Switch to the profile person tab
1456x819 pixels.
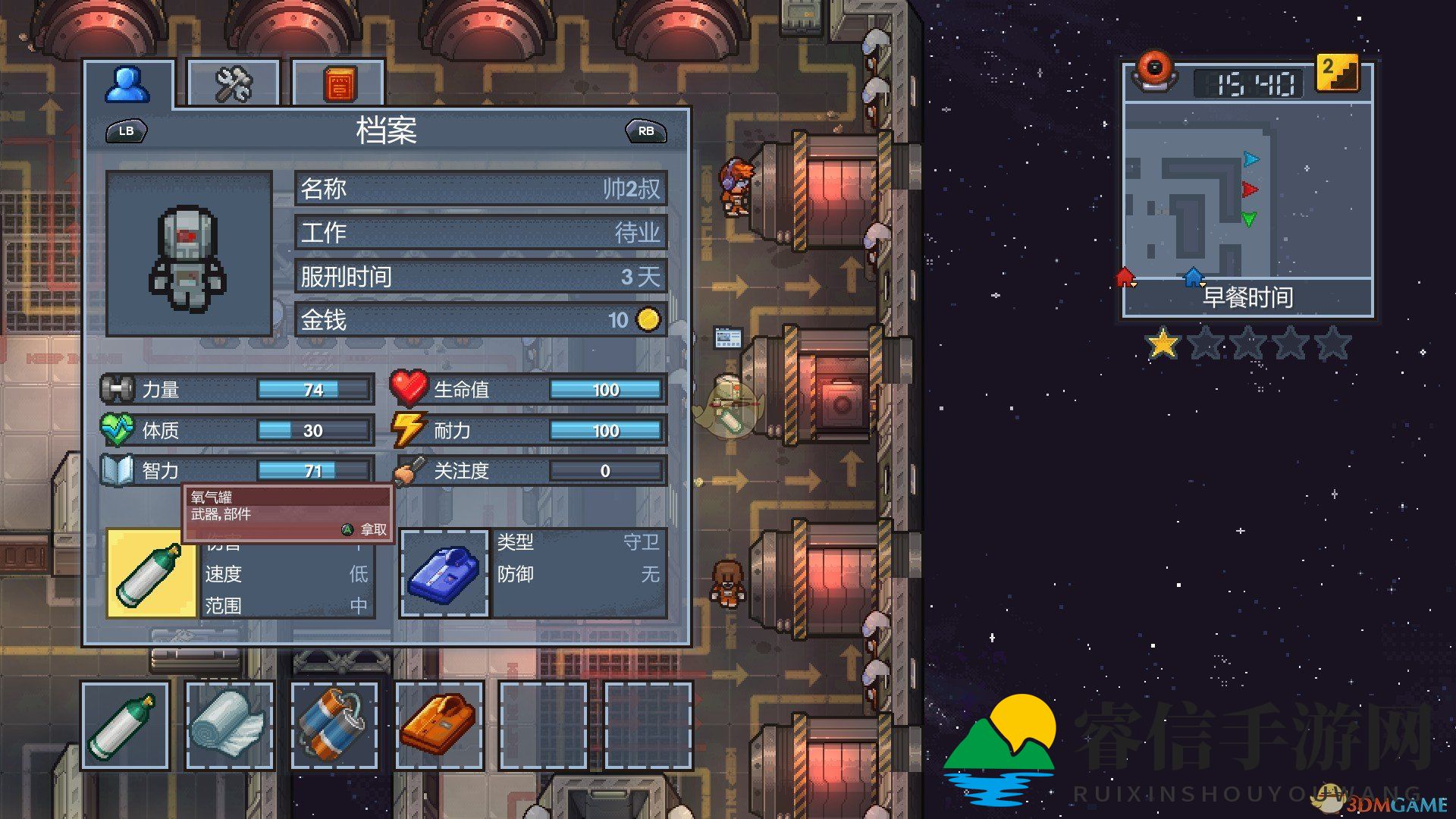[127, 84]
